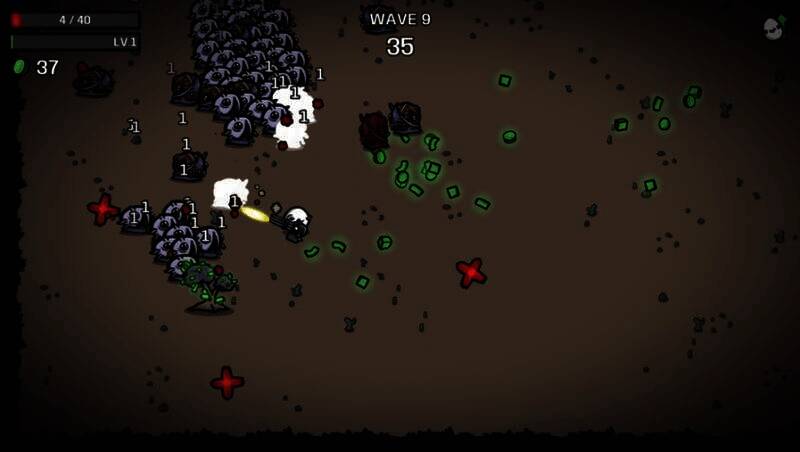Click the white potato icon with green leaf
This screenshot has height=452, width=800.
(773, 28)
